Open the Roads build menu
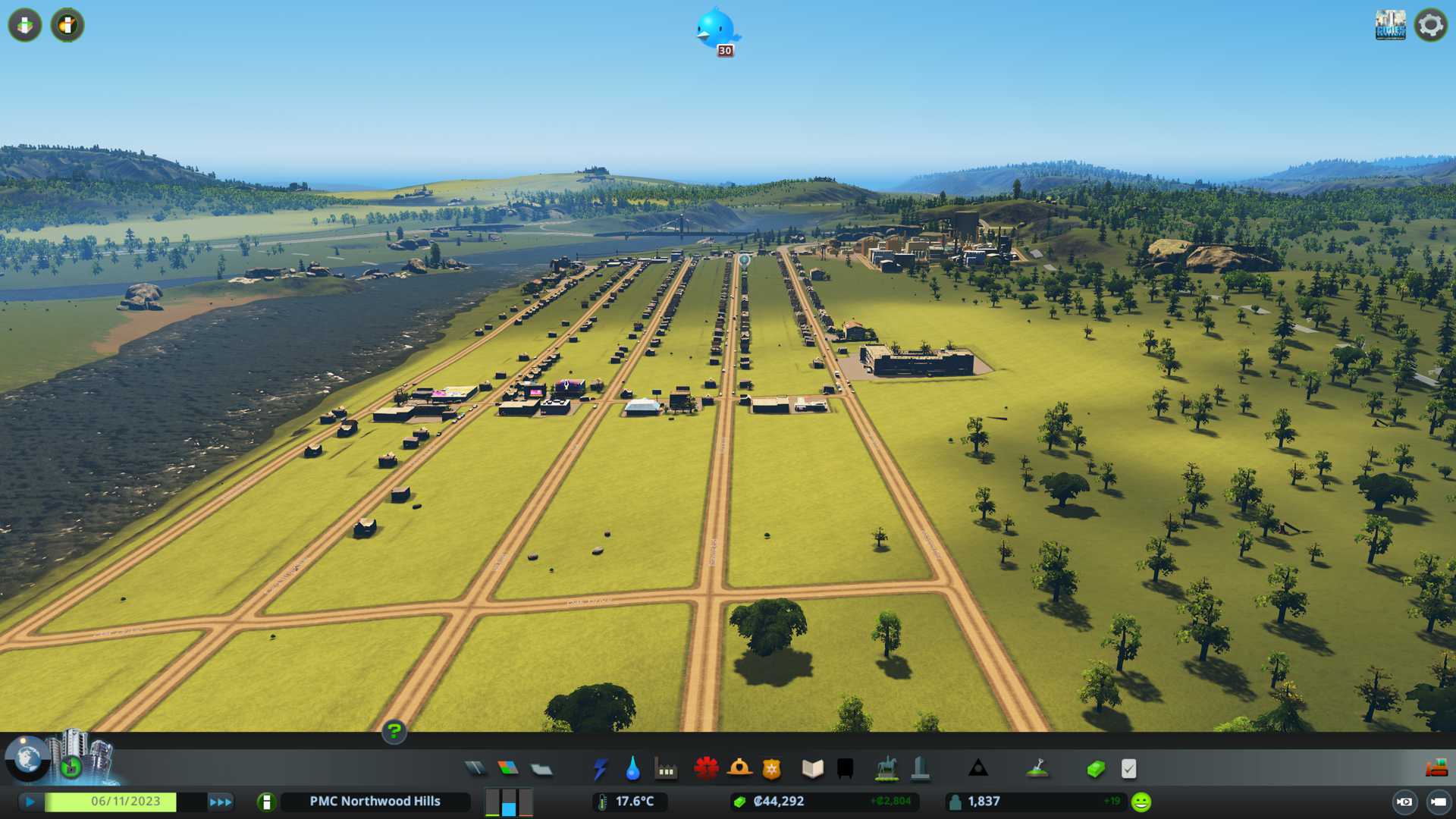This screenshot has width=1456, height=819. point(475,769)
